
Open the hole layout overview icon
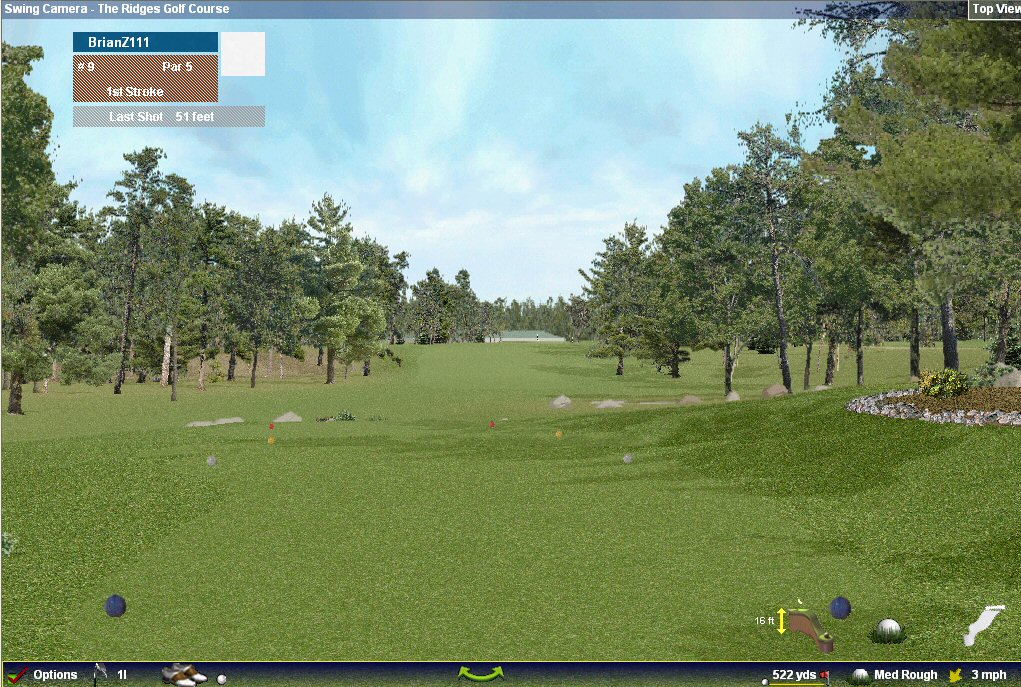click(983, 626)
